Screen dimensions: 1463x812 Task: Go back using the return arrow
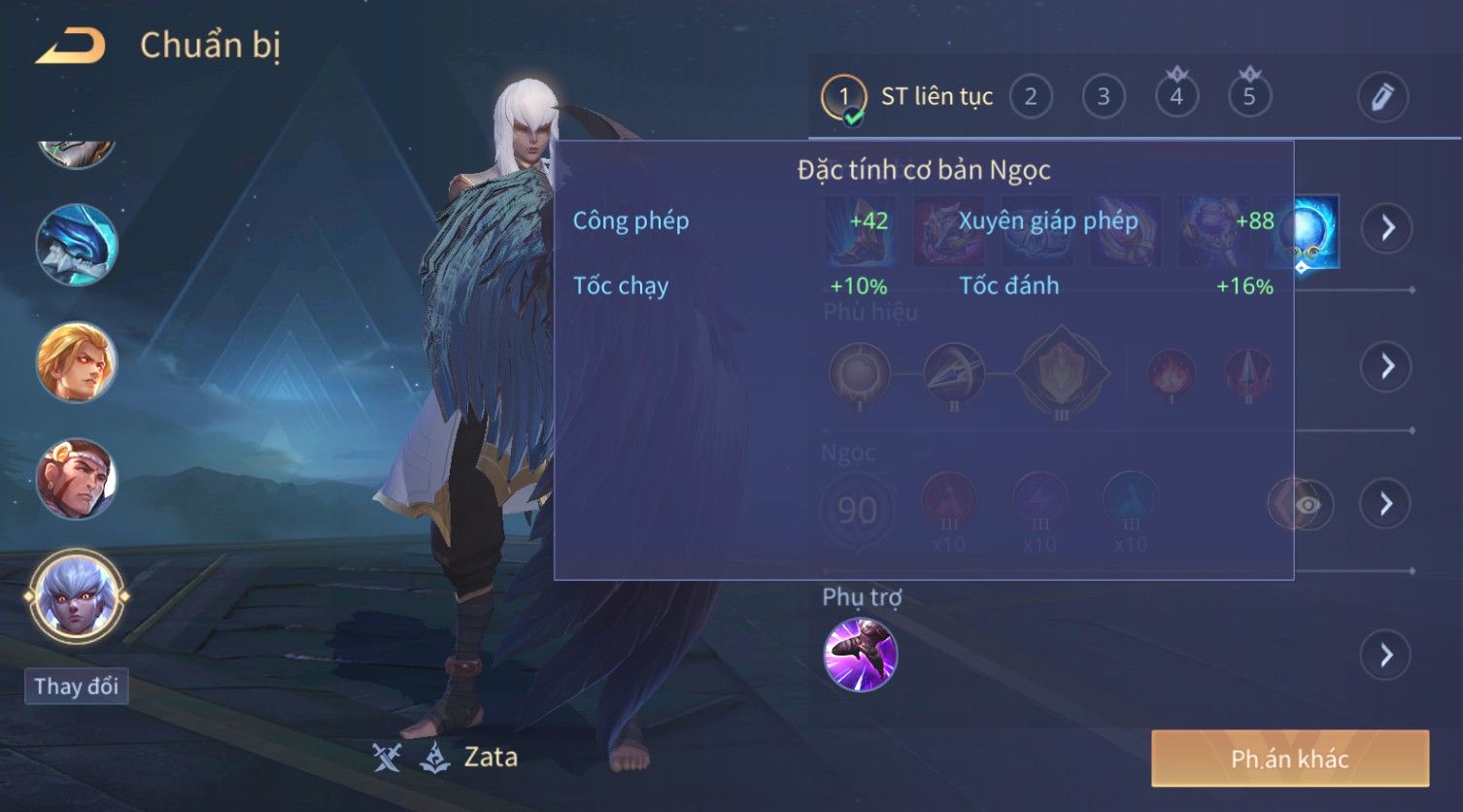coord(70,47)
